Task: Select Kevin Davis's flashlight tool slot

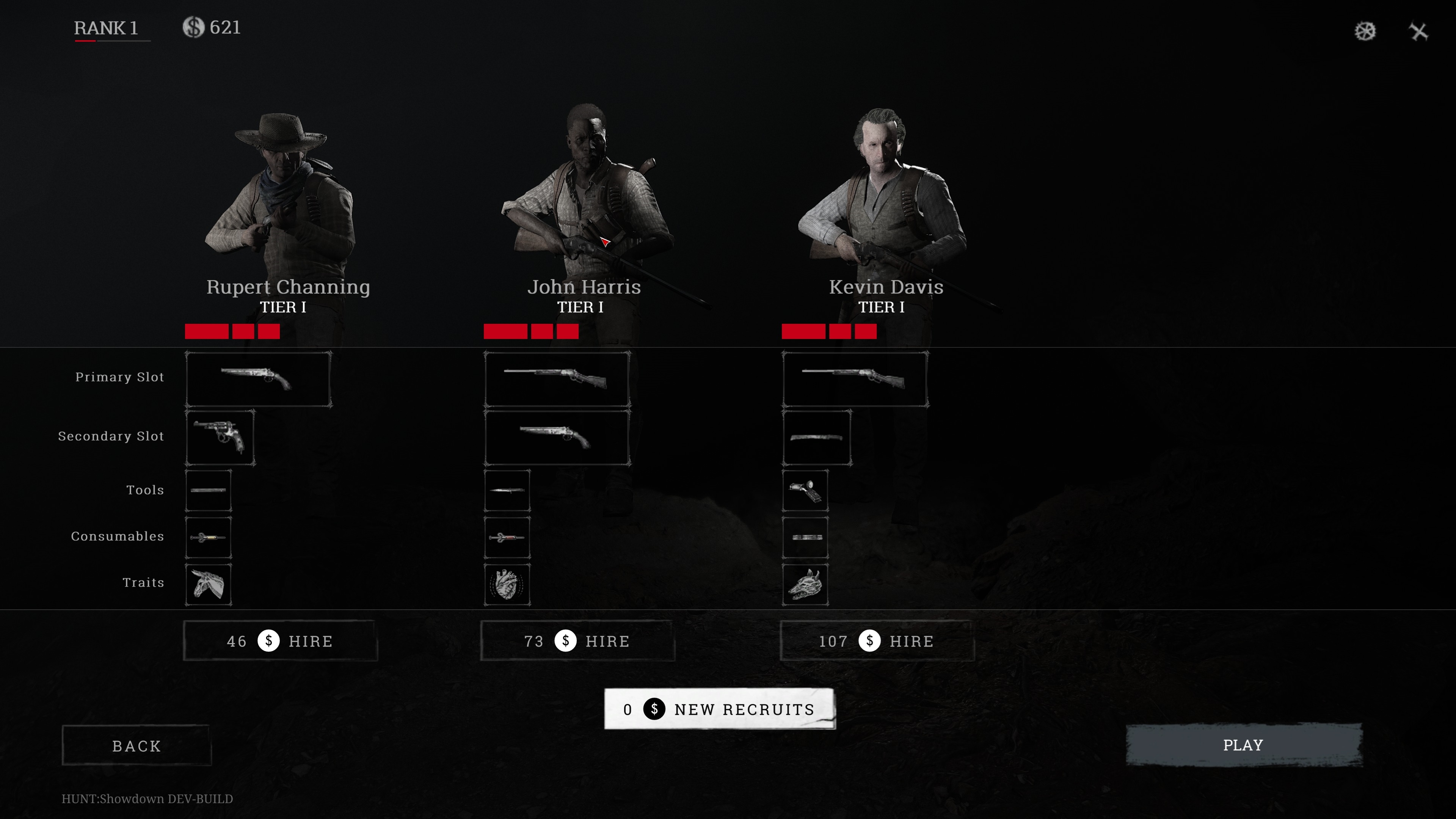Action: pos(805,491)
